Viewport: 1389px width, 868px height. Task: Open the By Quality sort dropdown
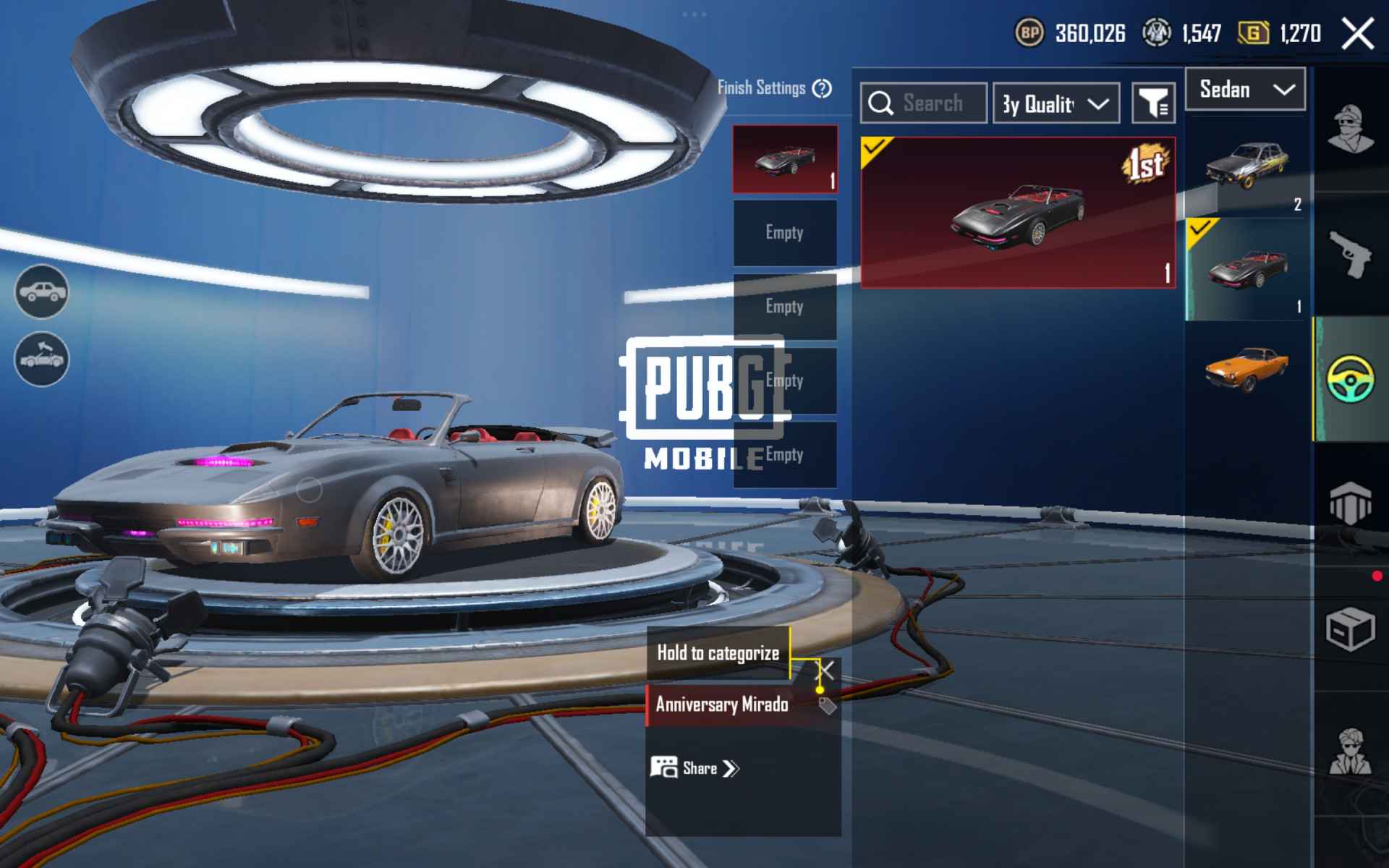click(x=1055, y=103)
